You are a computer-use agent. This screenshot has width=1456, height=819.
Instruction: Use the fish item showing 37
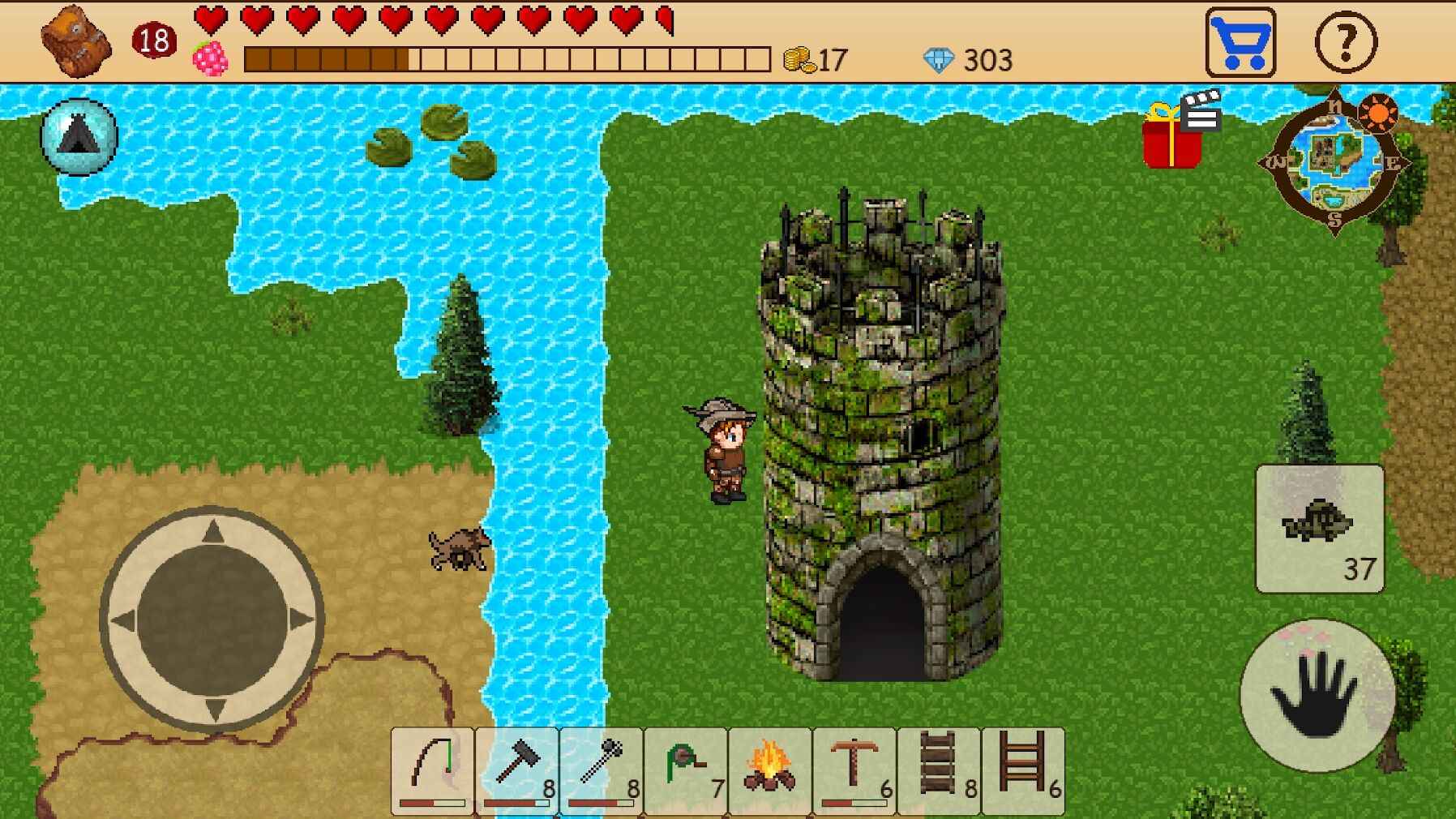[1319, 527]
